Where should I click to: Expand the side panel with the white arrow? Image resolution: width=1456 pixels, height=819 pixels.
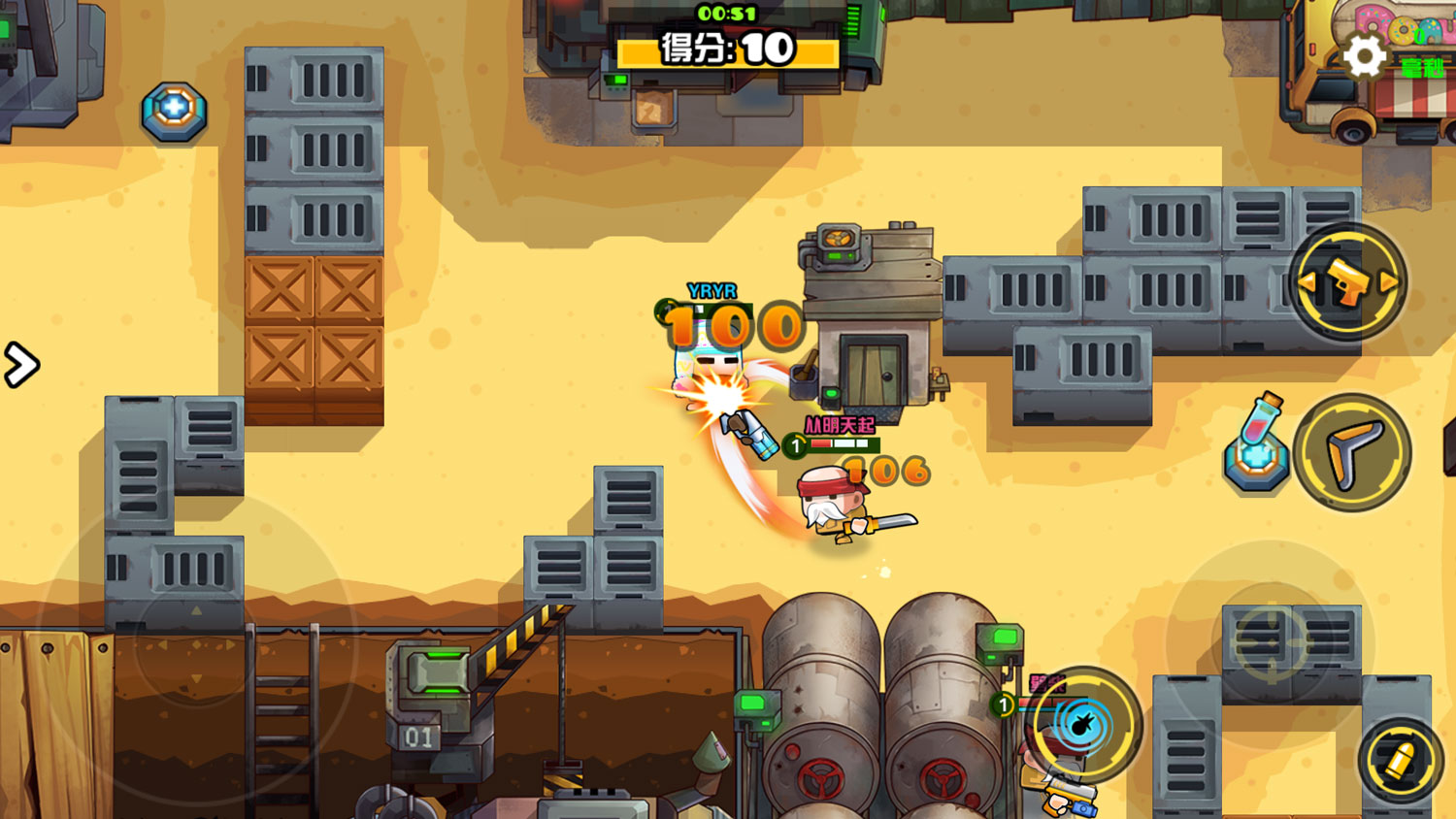tap(20, 365)
